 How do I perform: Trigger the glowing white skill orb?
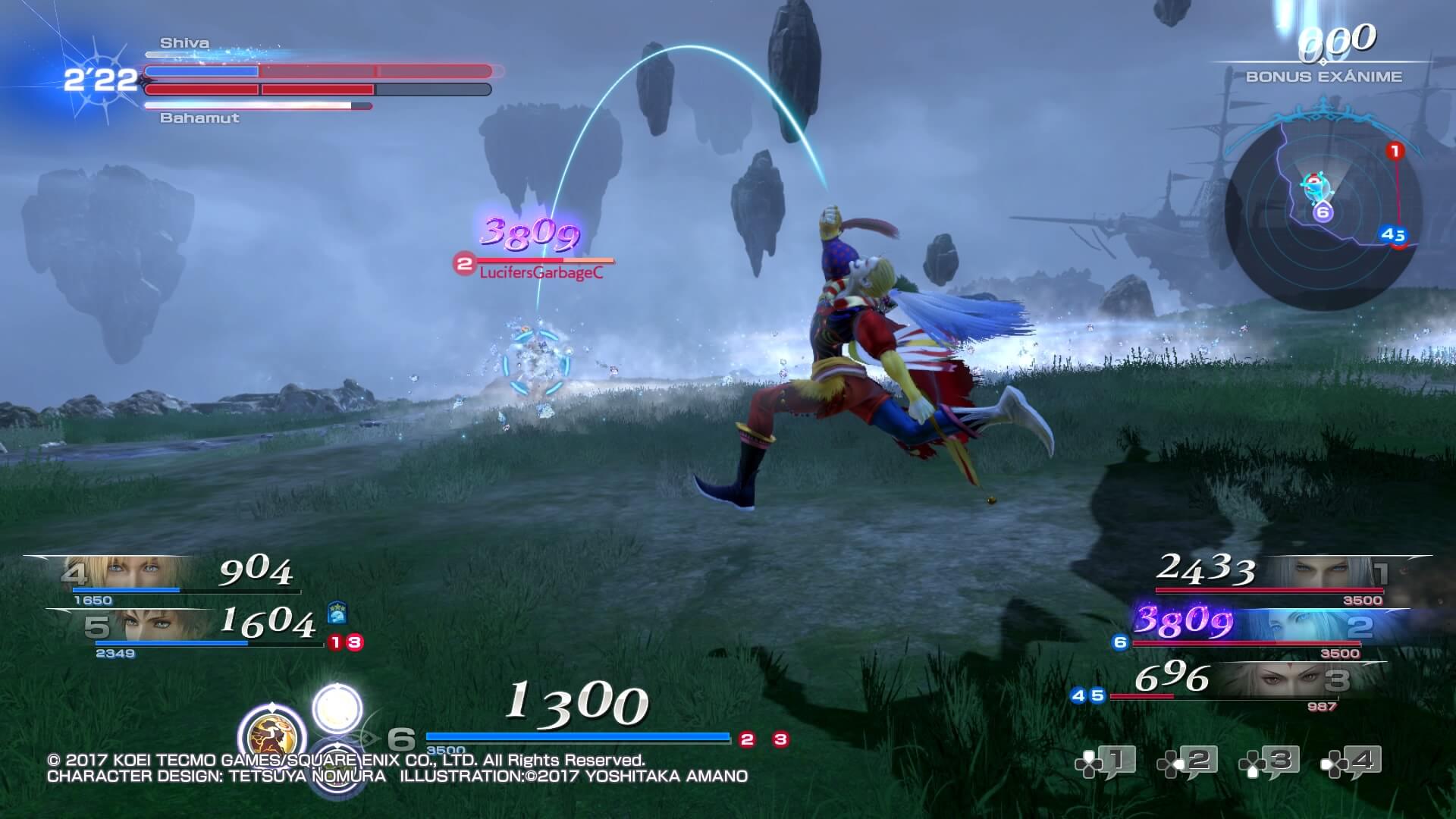(337, 708)
